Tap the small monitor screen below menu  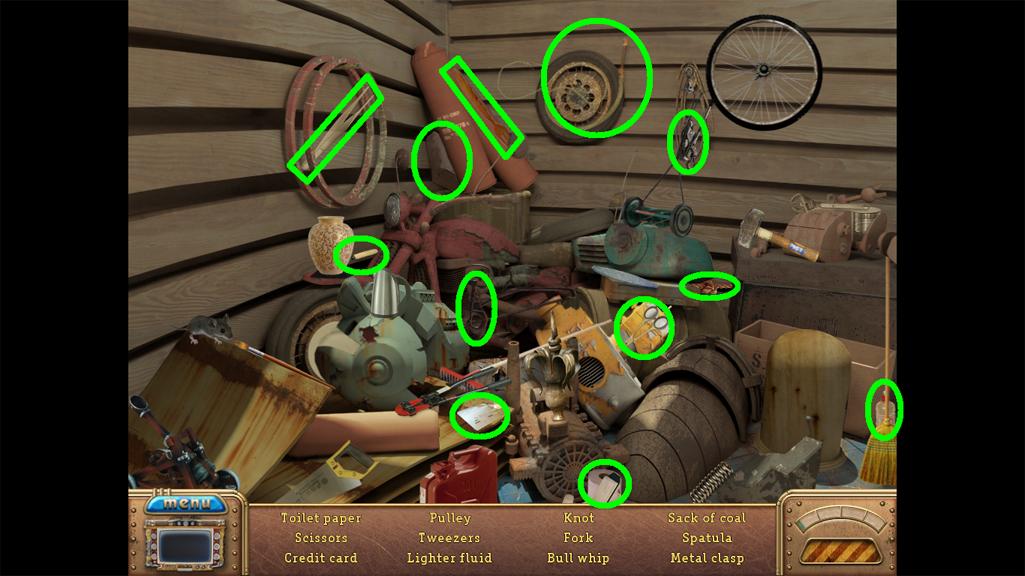coord(186,546)
